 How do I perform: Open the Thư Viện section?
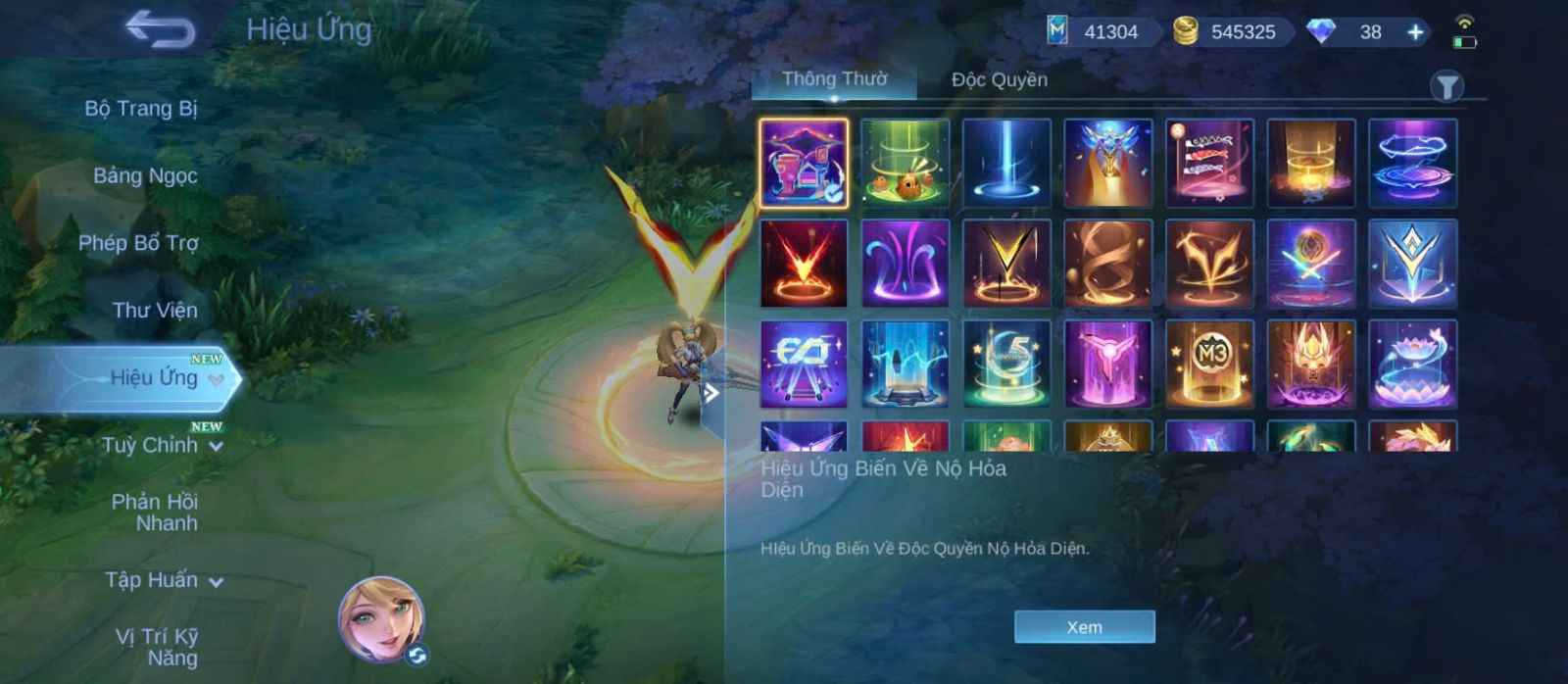pos(155,310)
